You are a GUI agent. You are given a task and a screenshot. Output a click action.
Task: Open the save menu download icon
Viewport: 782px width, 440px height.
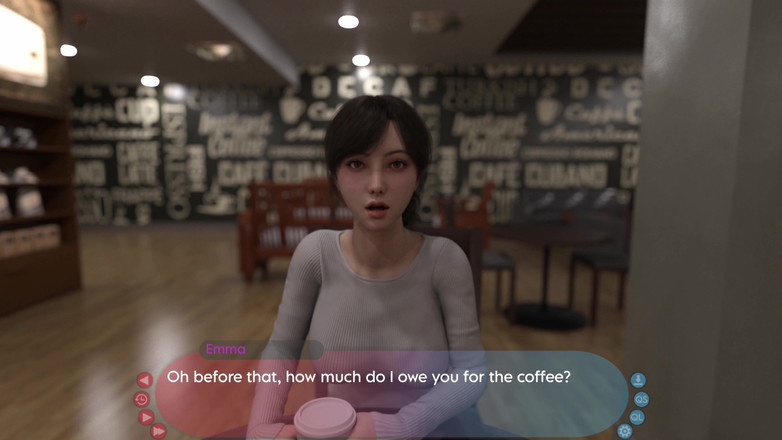click(x=638, y=380)
